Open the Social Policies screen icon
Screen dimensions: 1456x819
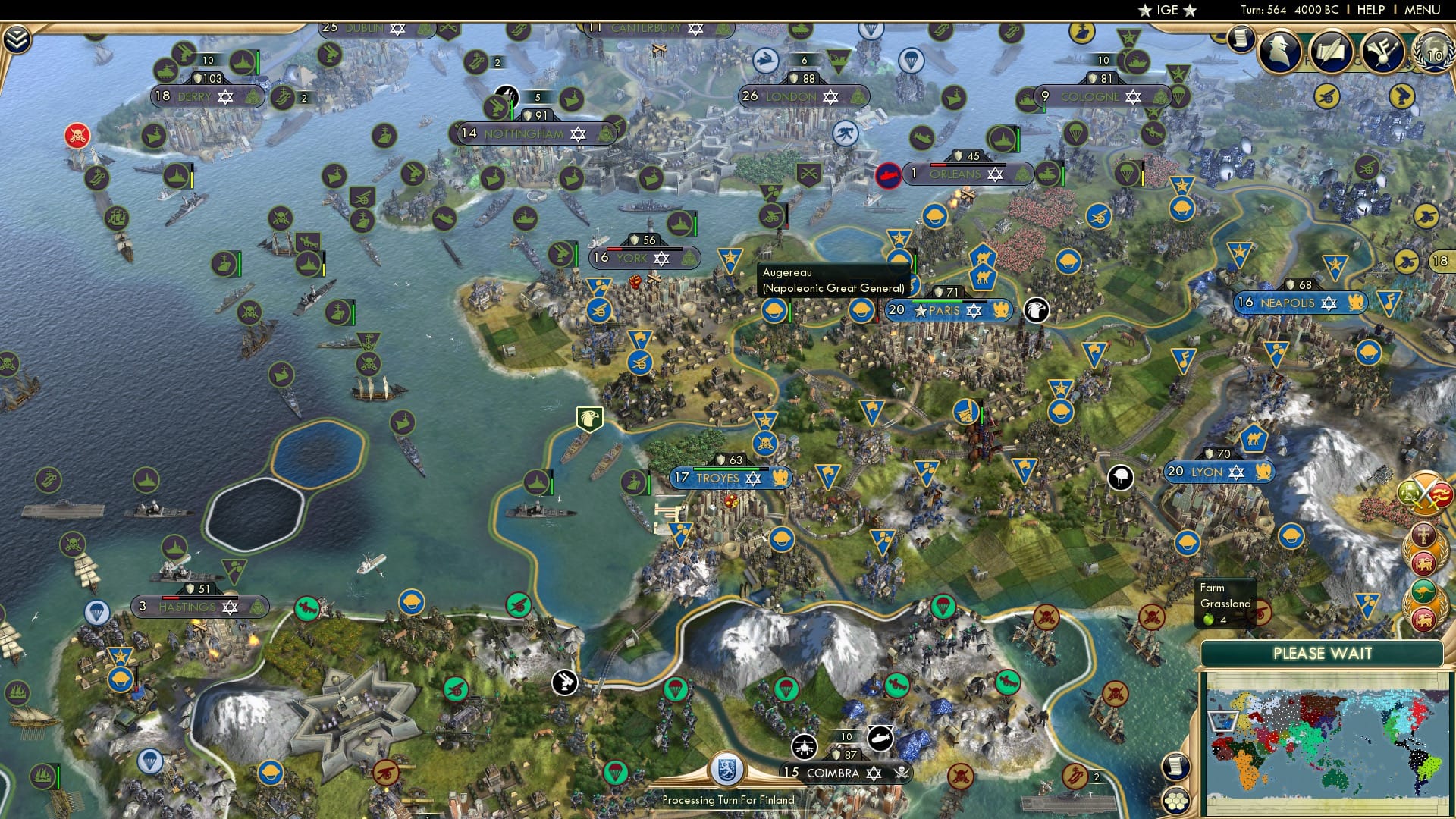(x=1332, y=50)
